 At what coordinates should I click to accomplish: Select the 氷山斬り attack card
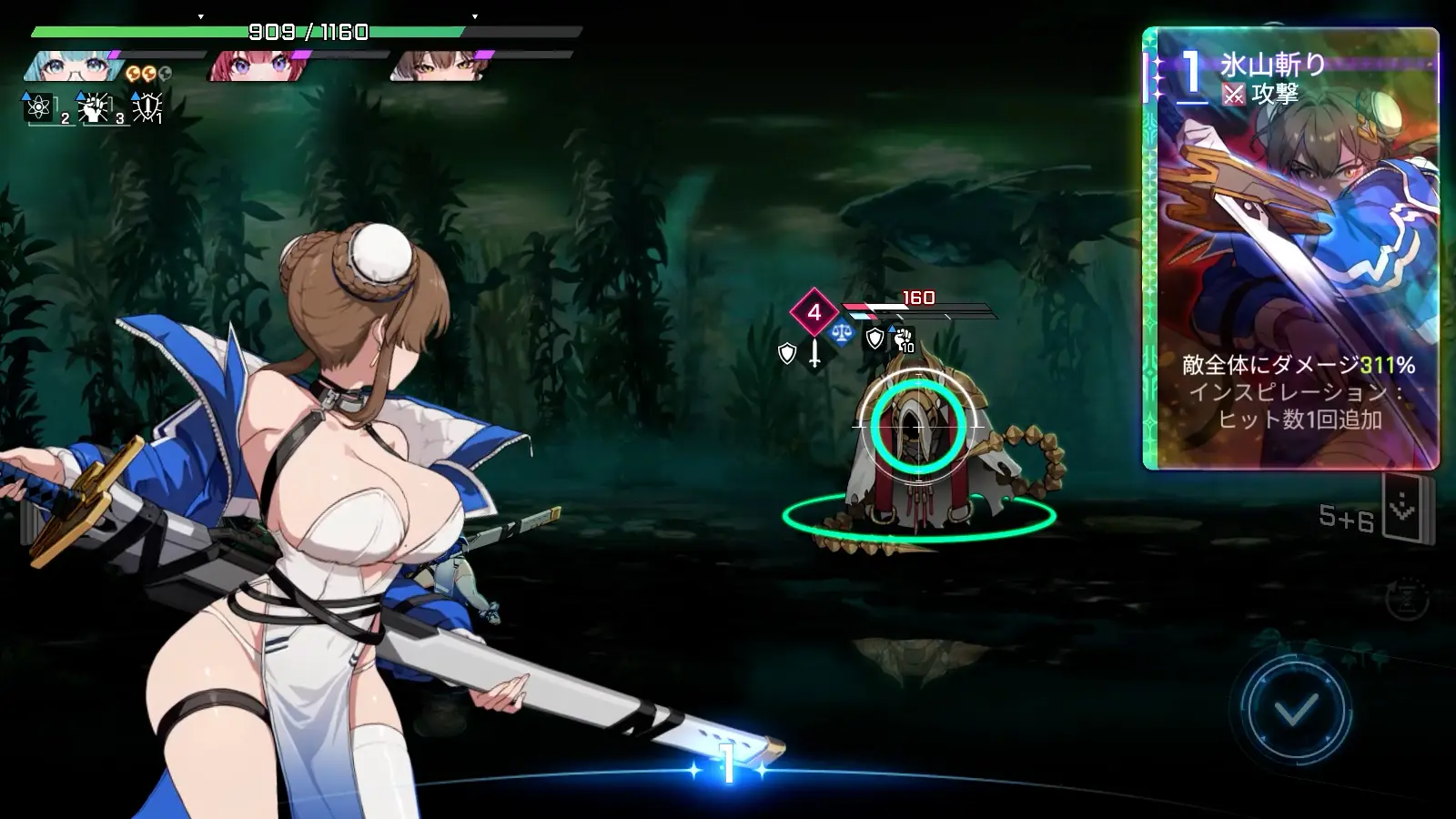tap(1290, 248)
